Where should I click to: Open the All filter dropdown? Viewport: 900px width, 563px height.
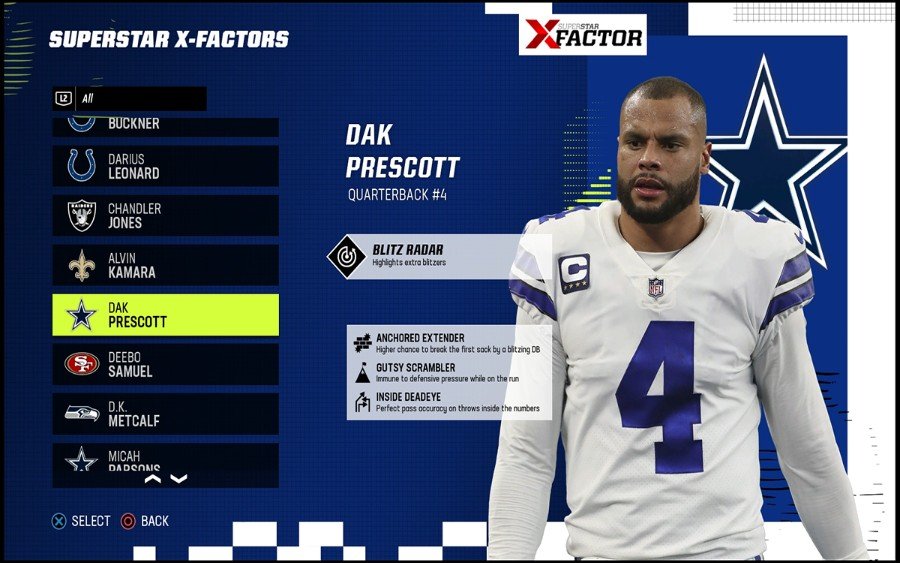coord(130,98)
